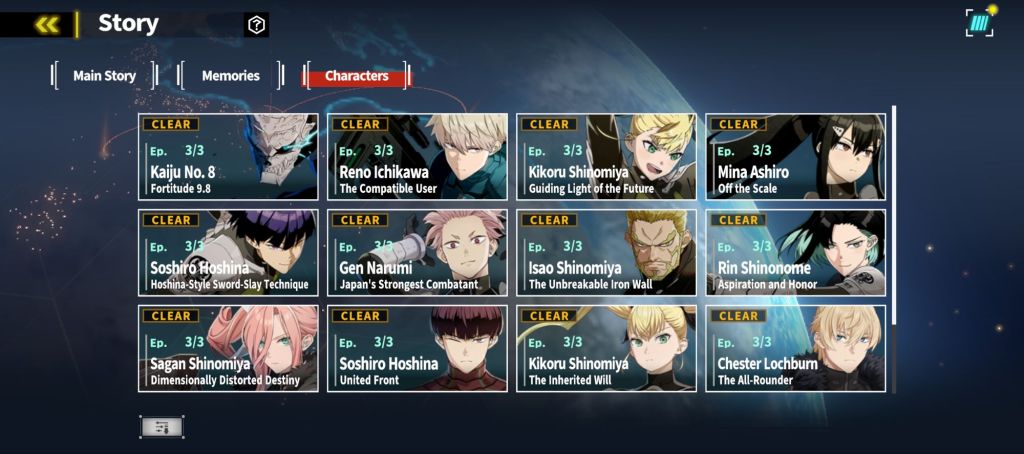Viewport: 1024px width, 454px height.
Task: Choose Chester Lochburn The All-Rounder story
Action: [795, 348]
